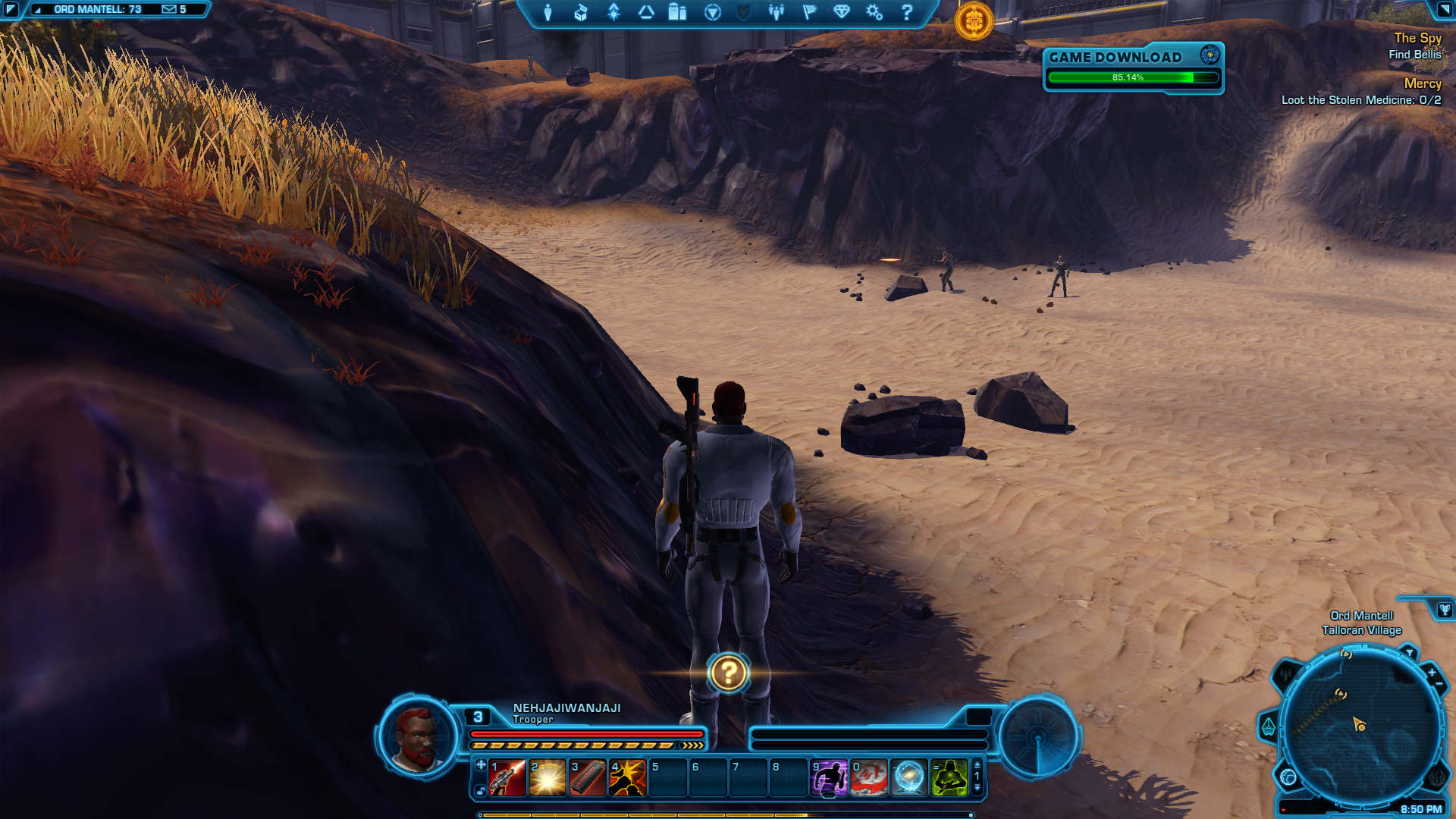The image size is (1456, 819).
Task: Activate the blaster rifle ability in slot 1
Action: (x=507, y=778)
